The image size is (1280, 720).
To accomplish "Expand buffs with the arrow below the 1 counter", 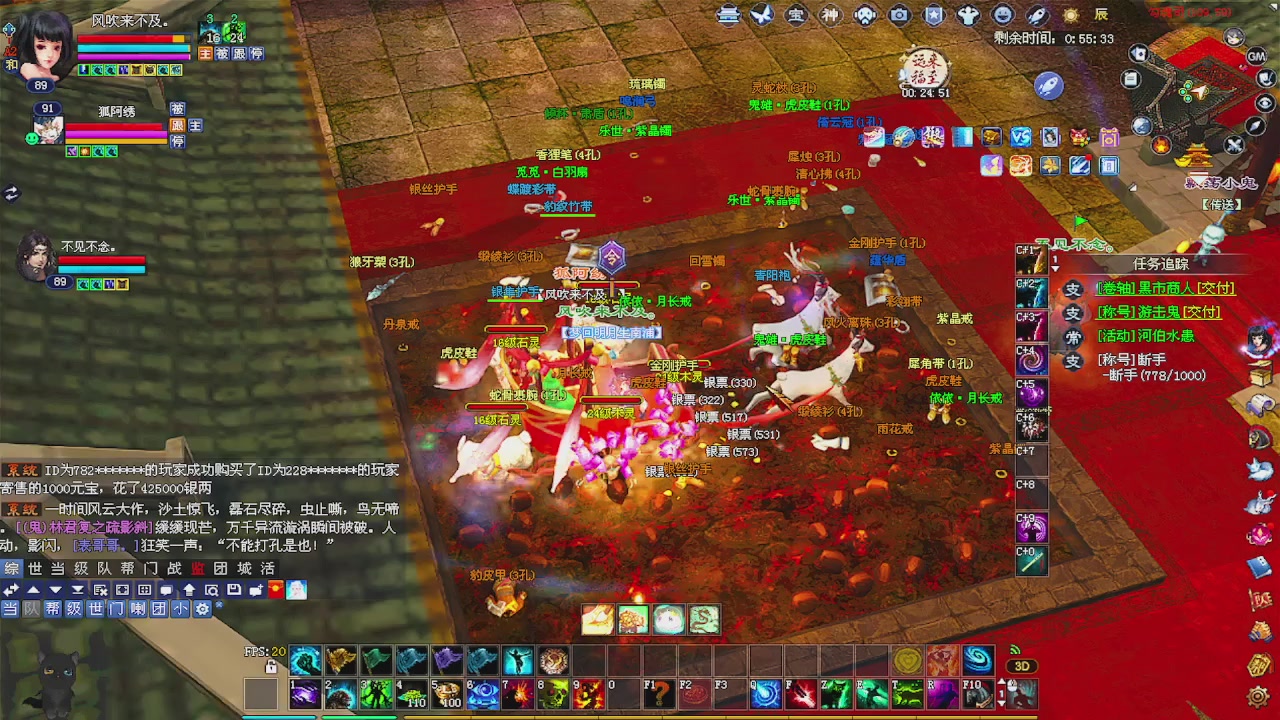I will (x=1056, y=268).
